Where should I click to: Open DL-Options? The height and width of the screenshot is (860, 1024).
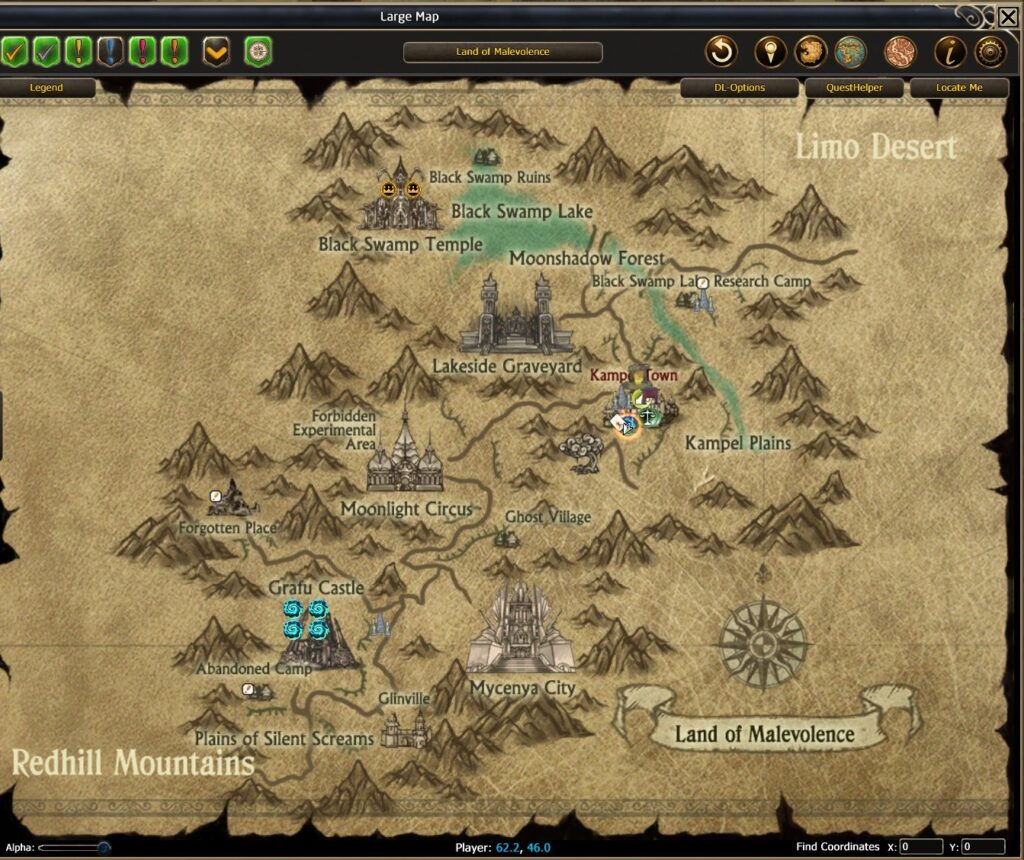pyautogui.click(x=739, y=88)
